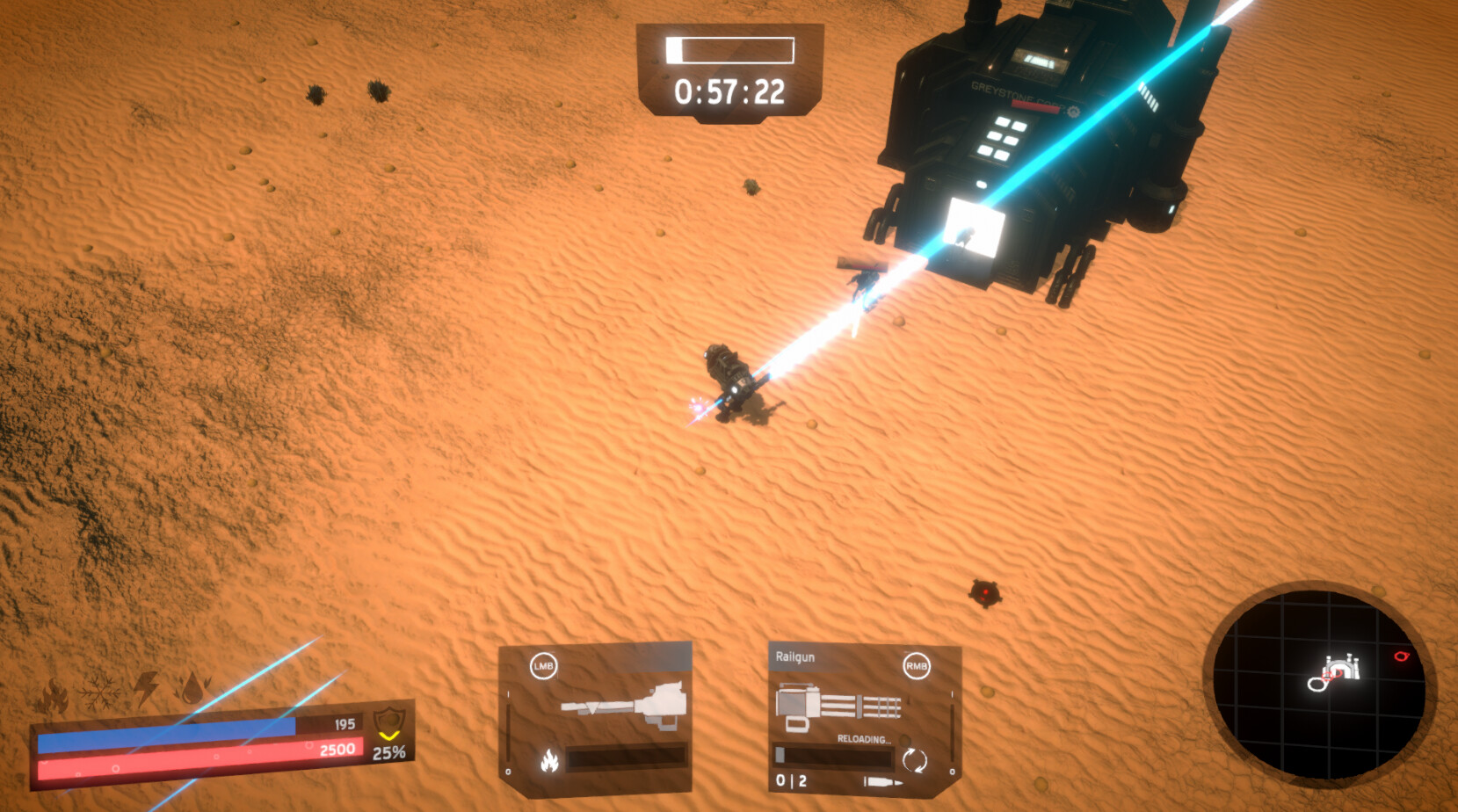Click the flame icon on the LMB weapon panel
The height and width of the screenshot is (812, 1458).
pyautogui.click(x=549, y=762)
